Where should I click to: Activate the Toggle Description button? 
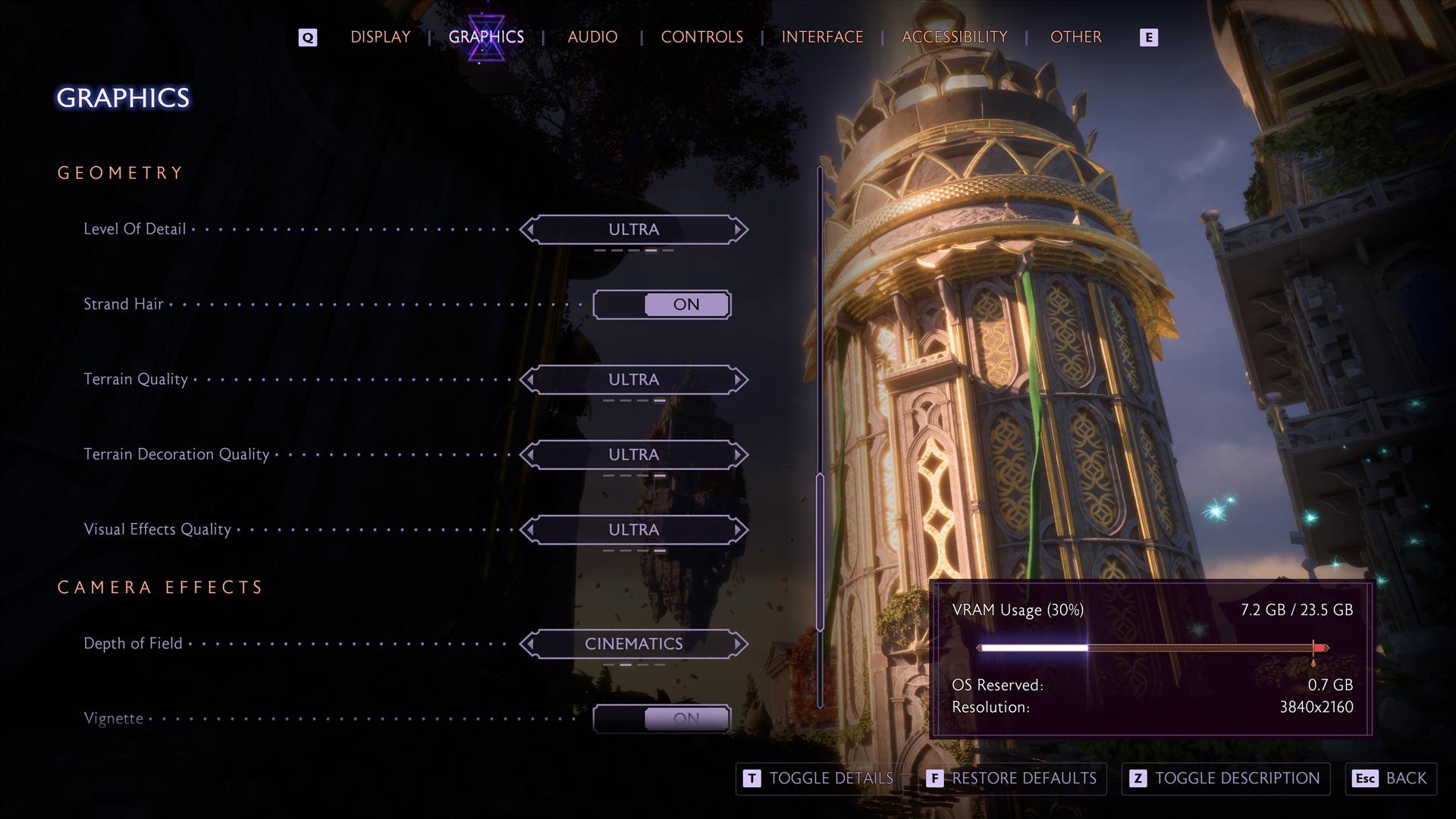1225,779
